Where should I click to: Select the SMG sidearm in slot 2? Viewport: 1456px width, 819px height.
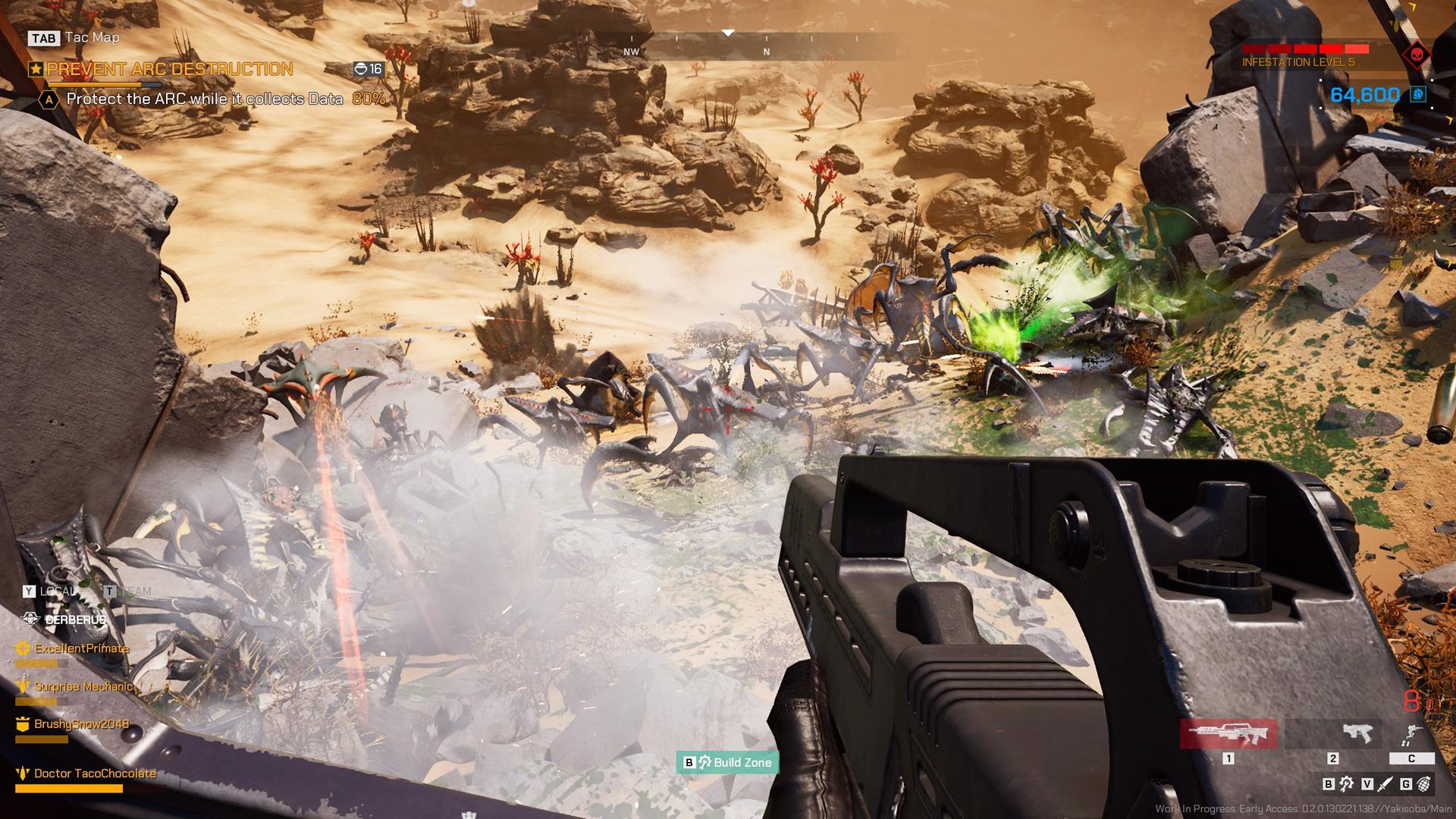pyautogui.click(x=1358, y=734)
